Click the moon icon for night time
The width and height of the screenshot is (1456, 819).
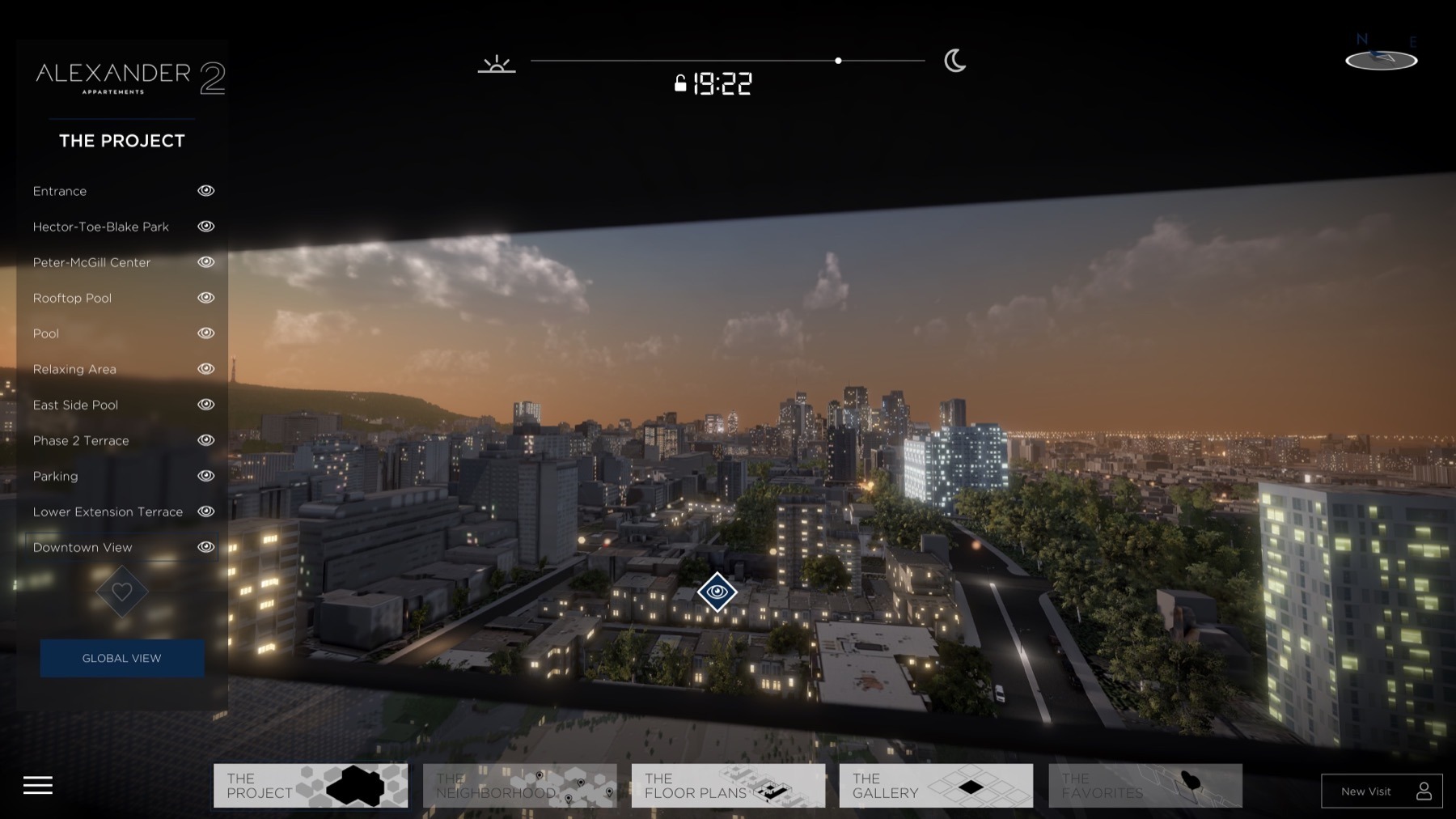954,61
